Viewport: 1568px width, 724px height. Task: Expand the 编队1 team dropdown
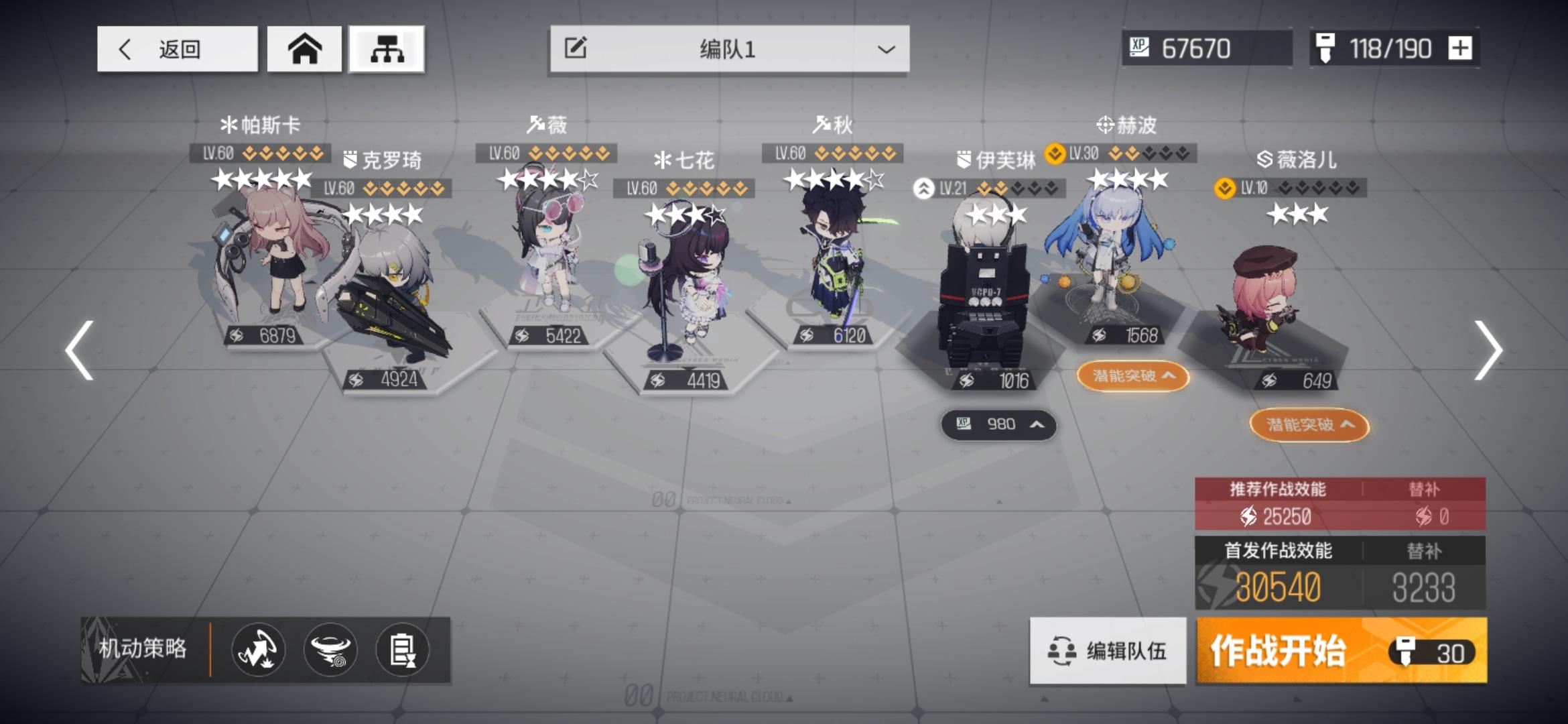point(885,50)
